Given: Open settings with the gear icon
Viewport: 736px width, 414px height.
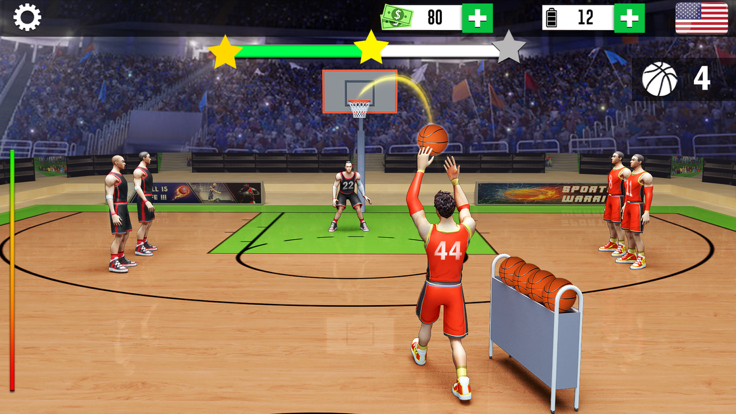Looking at the screenshot, I should coord(27,17).
